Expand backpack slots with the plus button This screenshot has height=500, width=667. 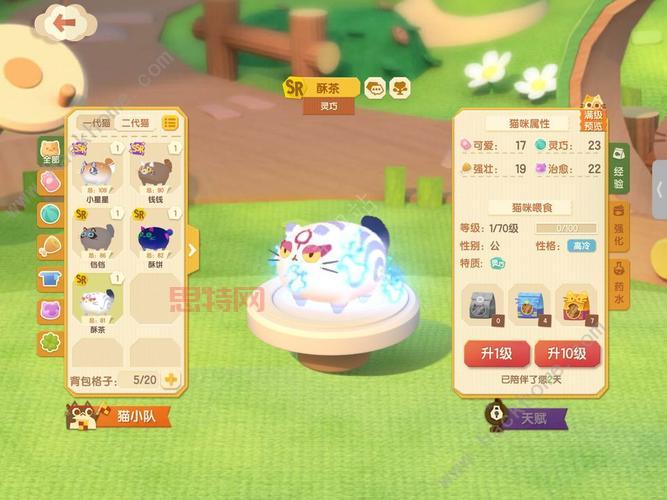click(x=171, y=380)
